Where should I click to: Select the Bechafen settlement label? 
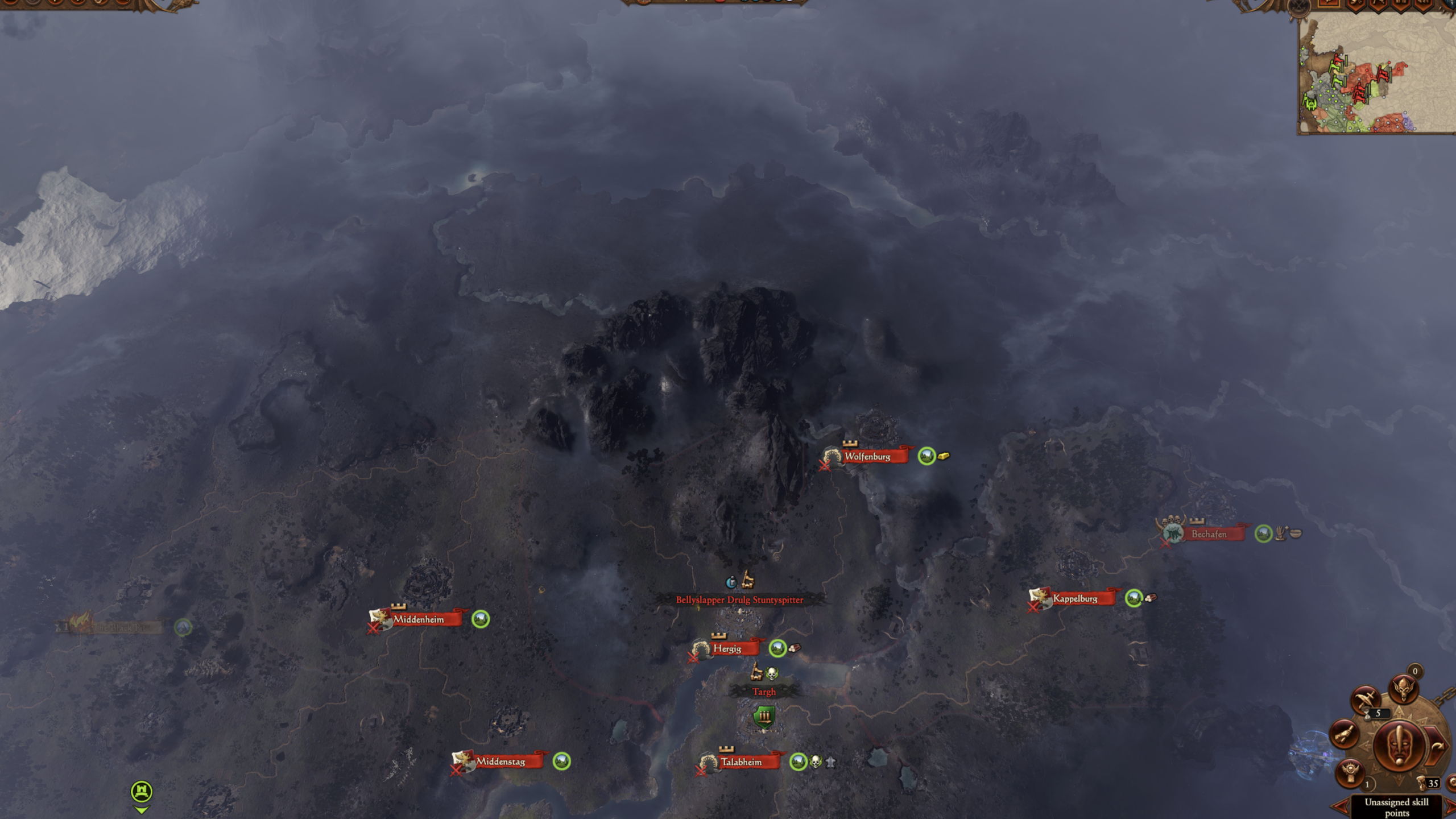(x=1209, y=534)
